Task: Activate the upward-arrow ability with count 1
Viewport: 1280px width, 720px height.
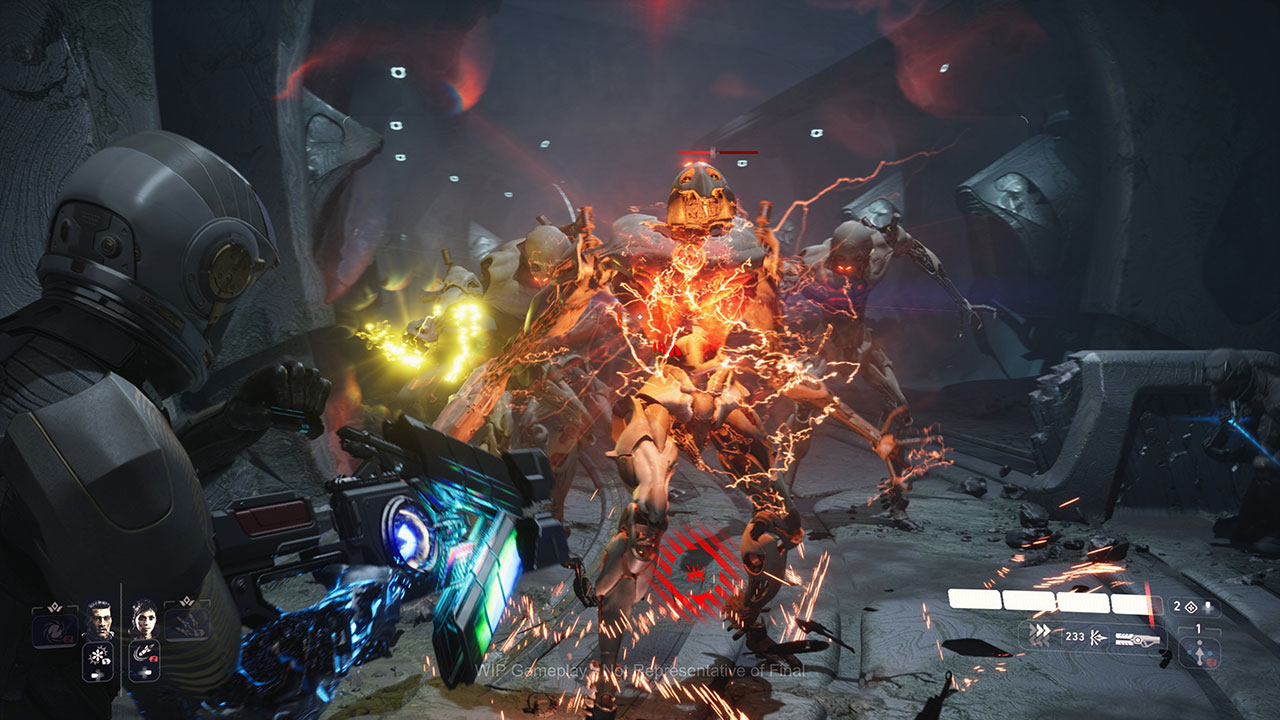Action: (1198, 652)
